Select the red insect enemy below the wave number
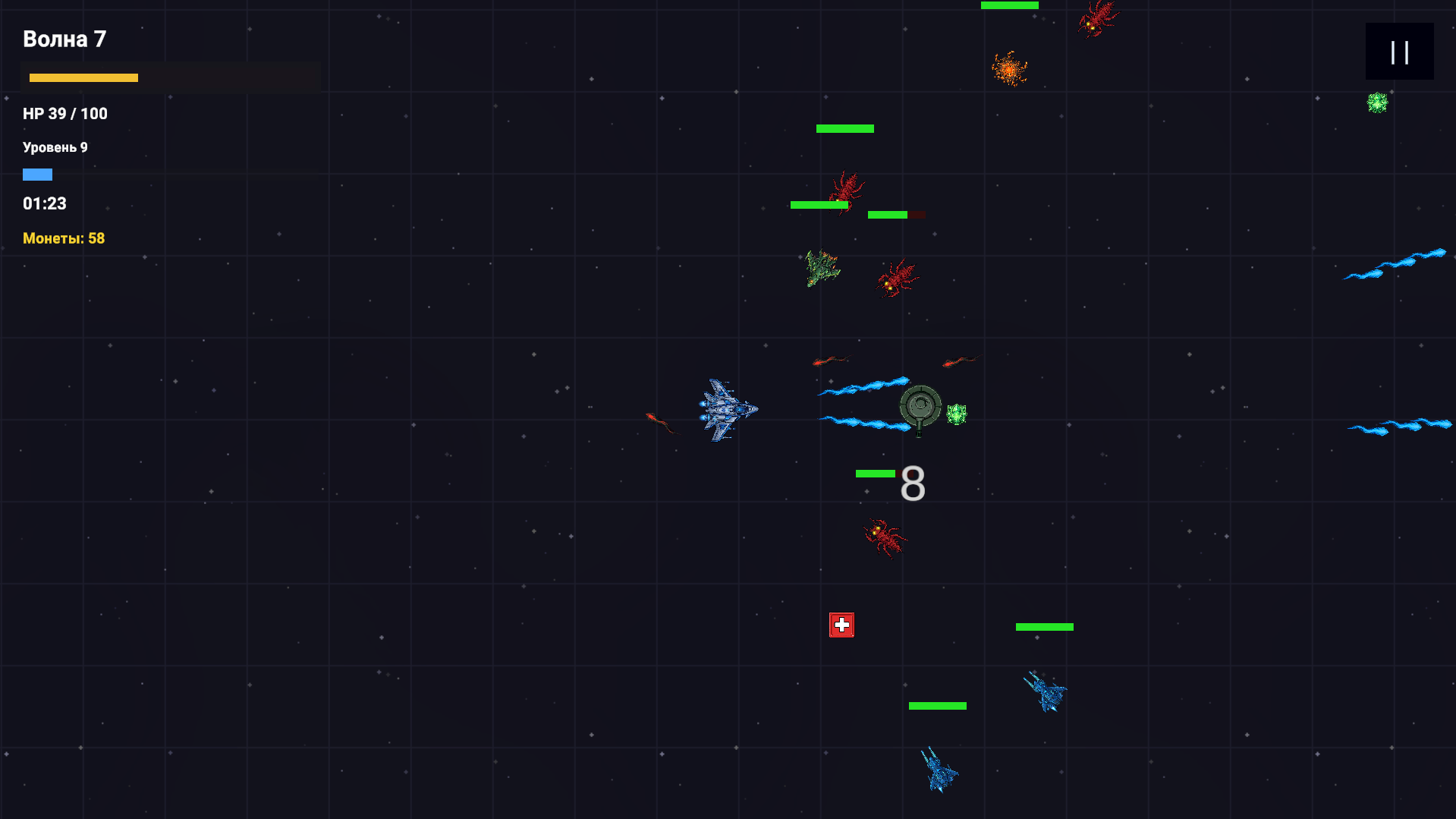This screenshot has width=1456, height=819. coord(846,190)
